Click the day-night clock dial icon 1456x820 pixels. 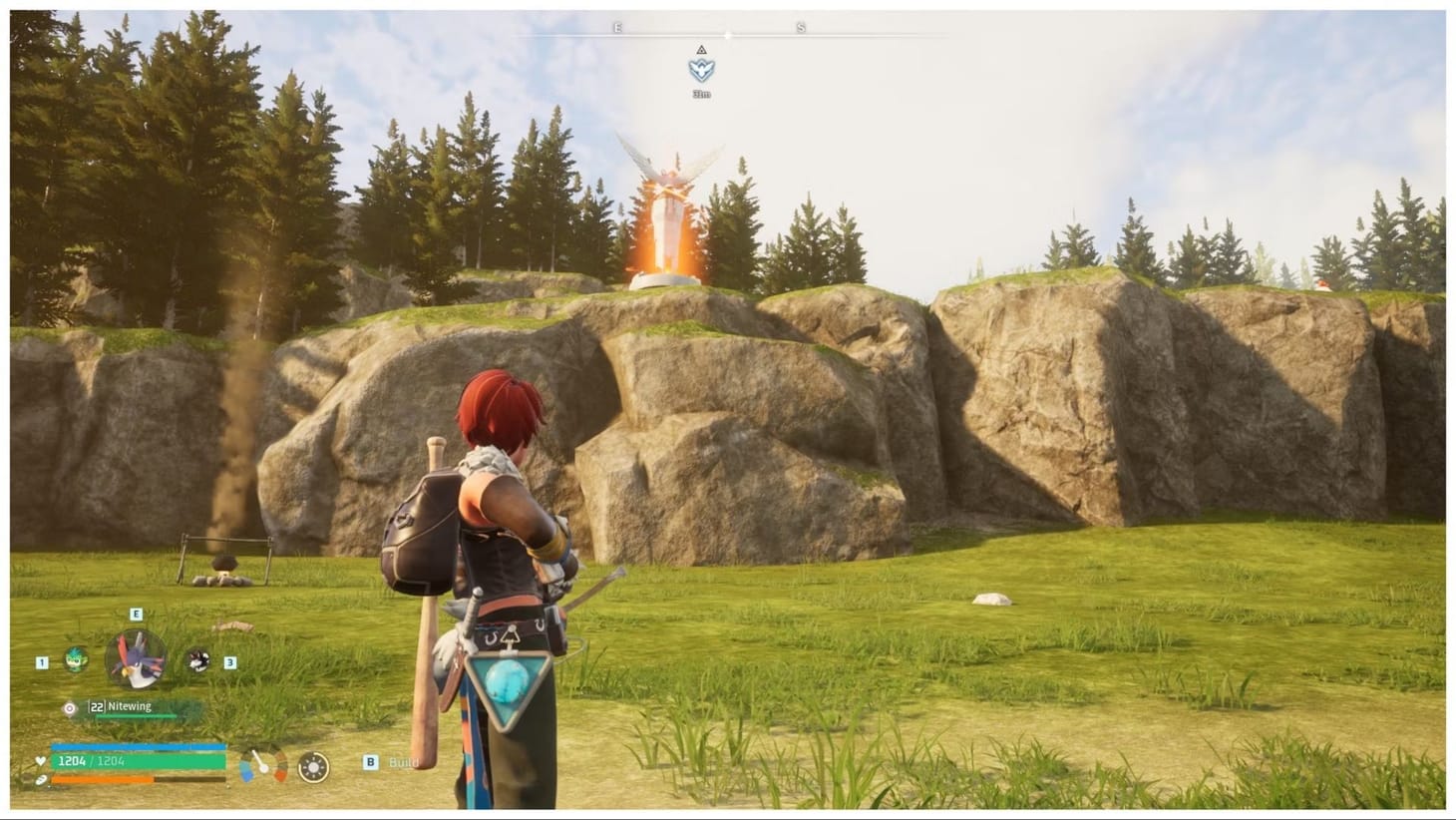(x=313, y=766)
